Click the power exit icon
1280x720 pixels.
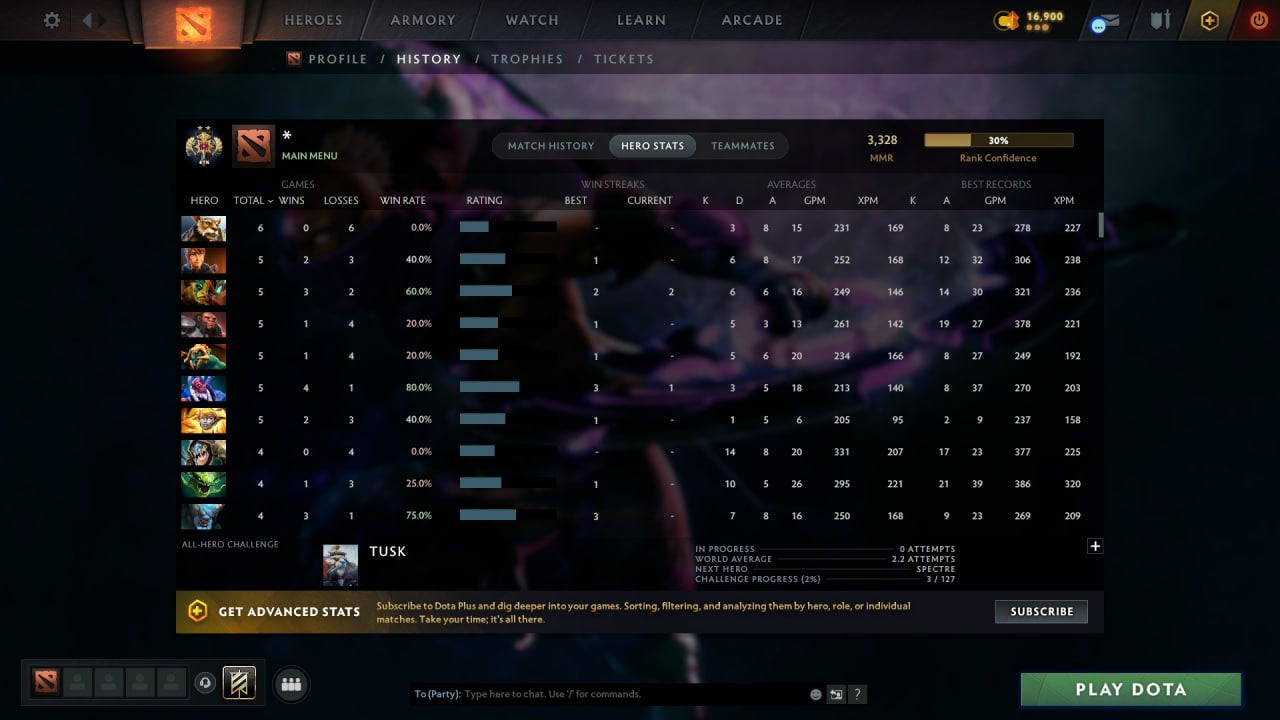tap(1258, 20)
